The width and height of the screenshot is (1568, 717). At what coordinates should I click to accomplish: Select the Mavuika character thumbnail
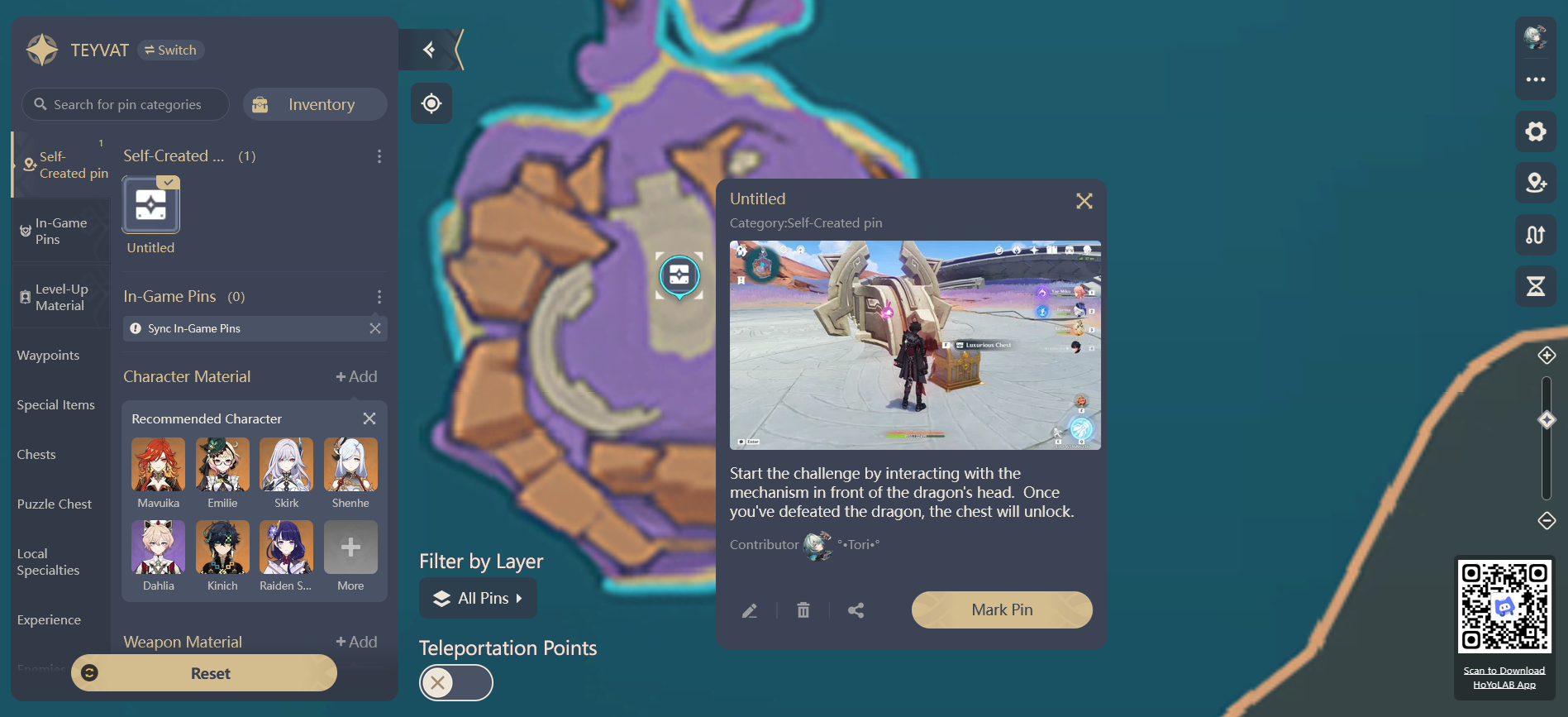(158, 465)
